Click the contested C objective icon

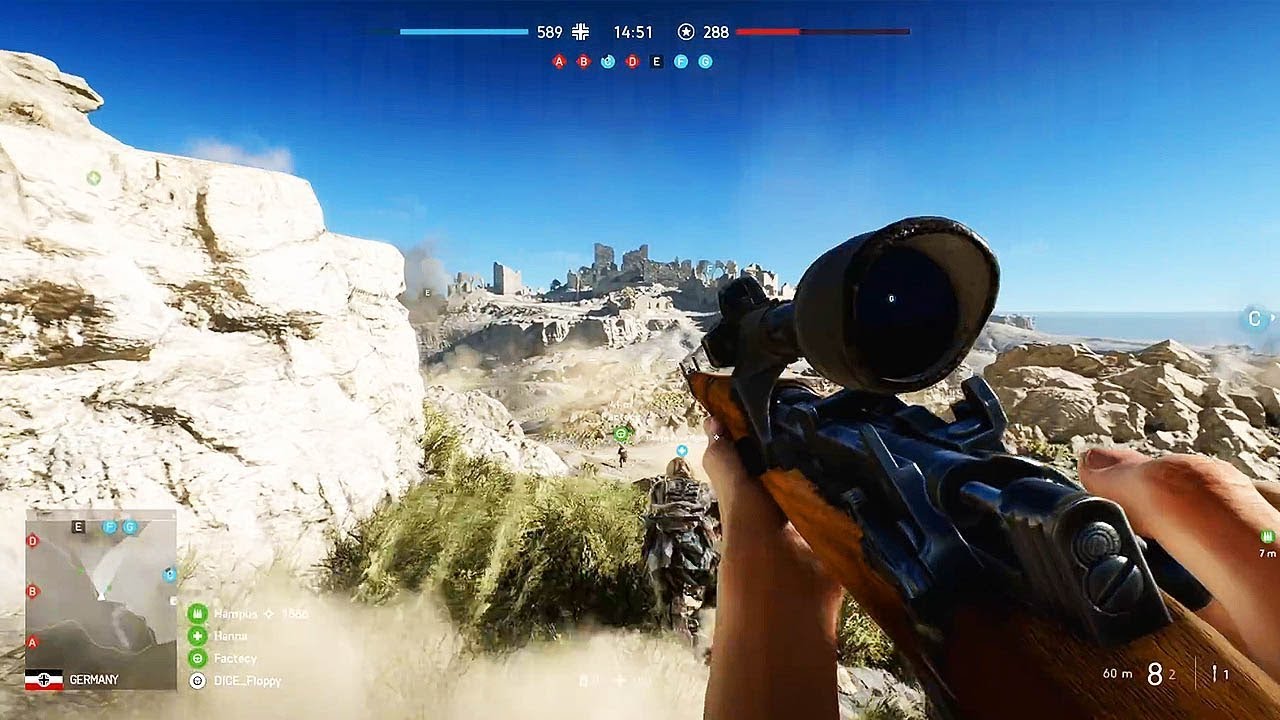point(606,61)
